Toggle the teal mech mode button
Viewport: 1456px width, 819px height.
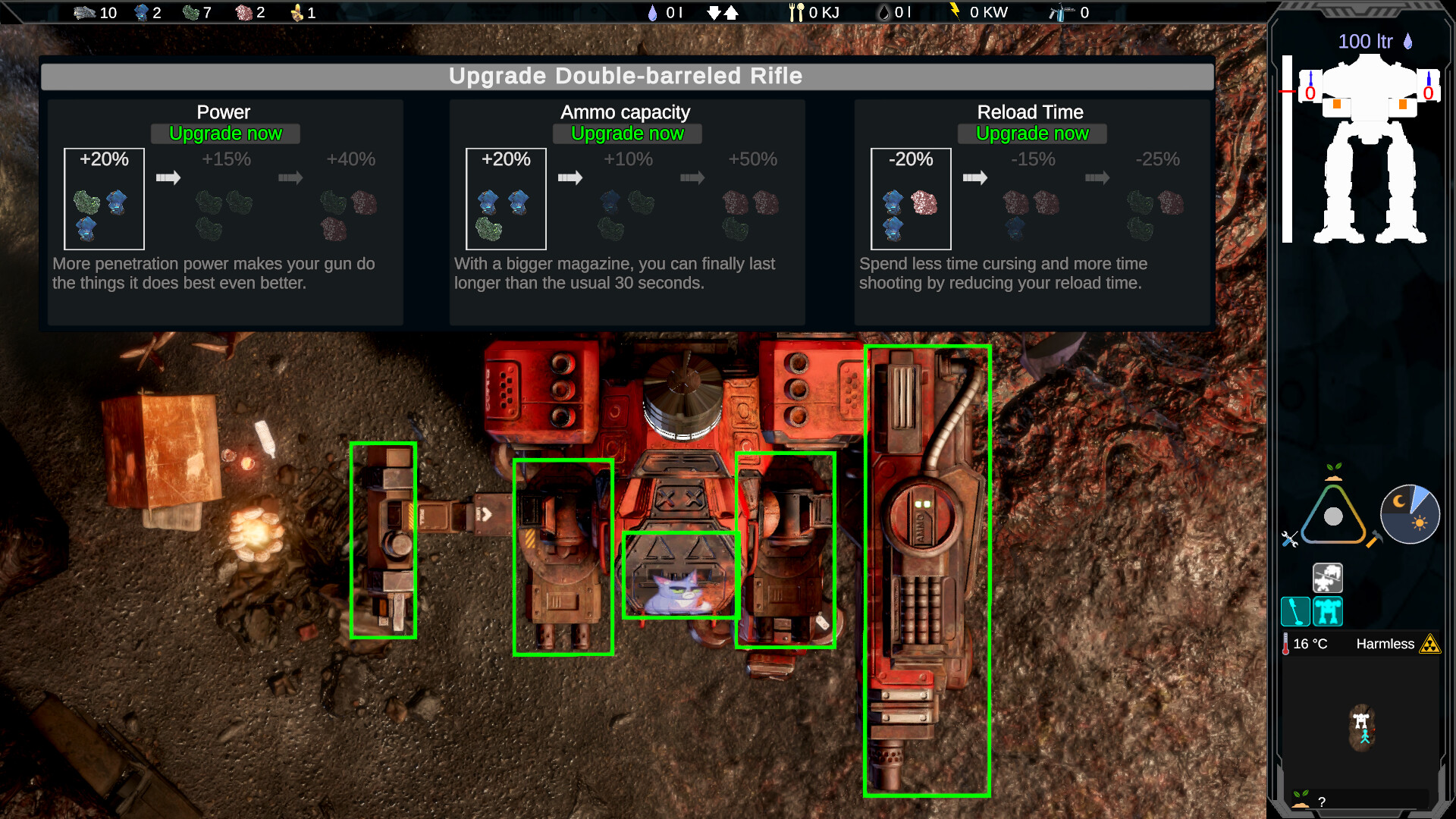click(x=1329, y=611)
